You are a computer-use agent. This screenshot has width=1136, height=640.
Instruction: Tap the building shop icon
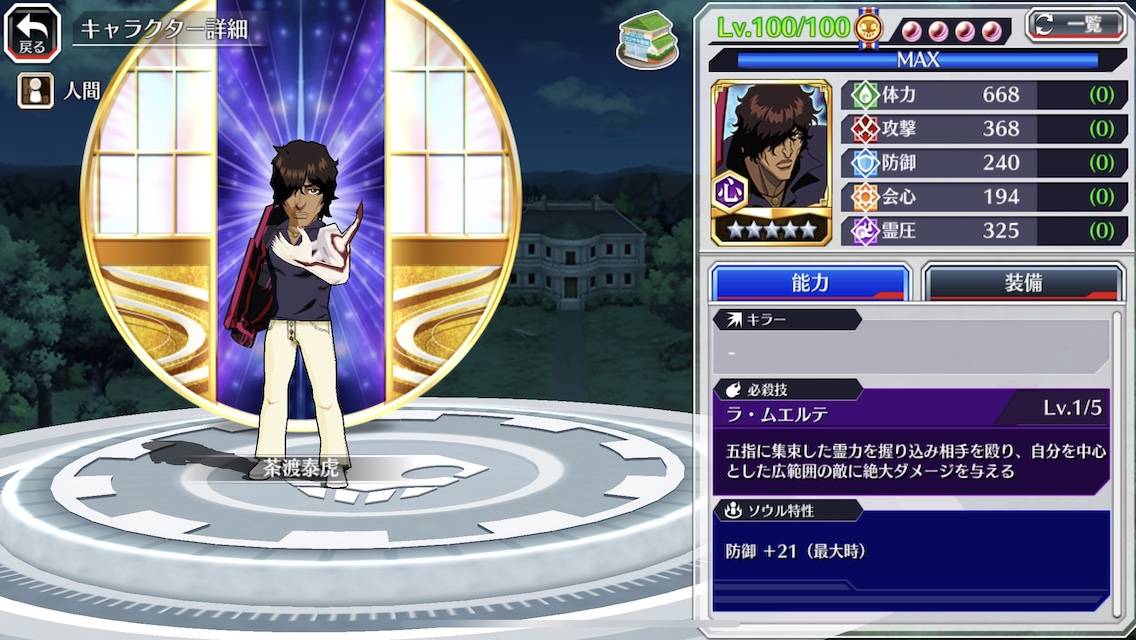[x=646, y=41]
